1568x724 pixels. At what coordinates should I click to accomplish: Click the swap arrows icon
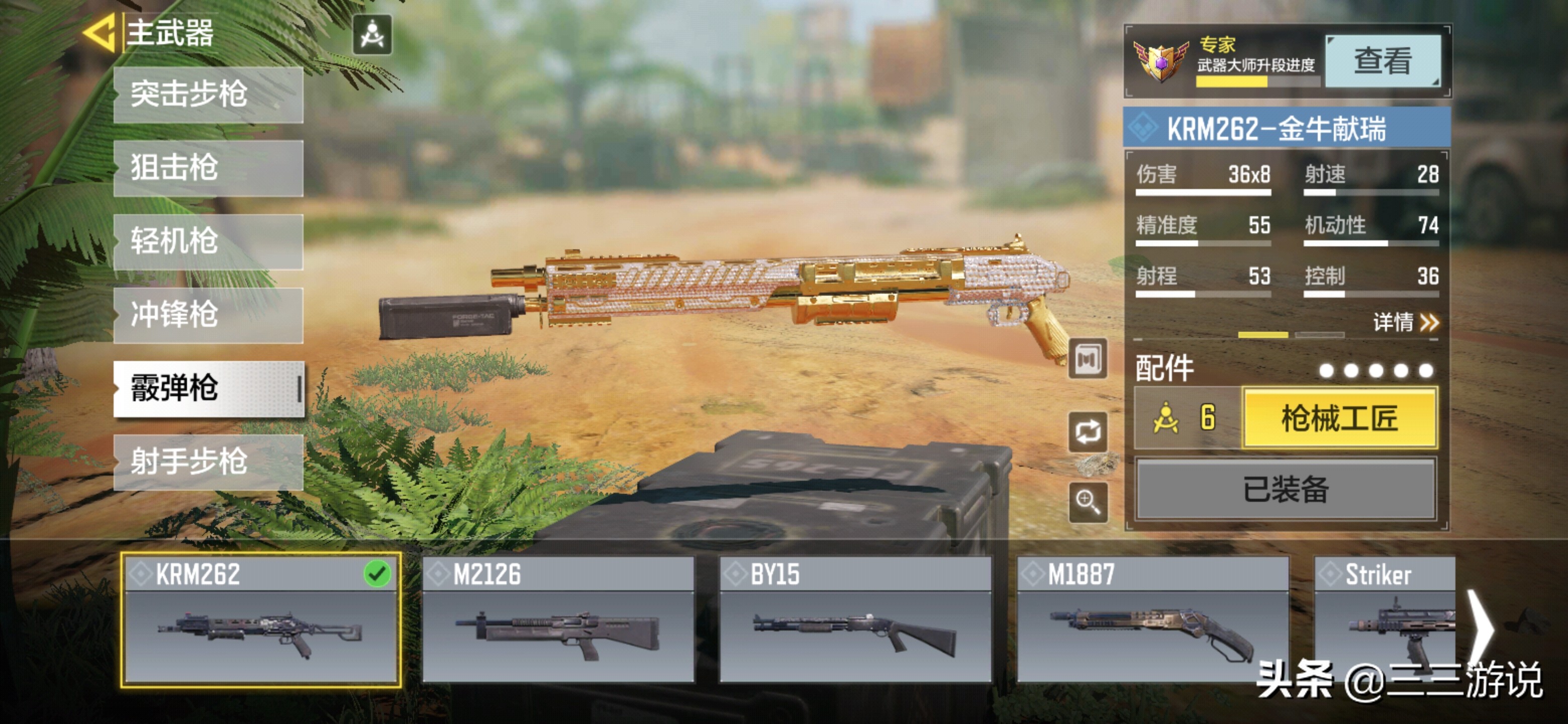coord(1088,432)
